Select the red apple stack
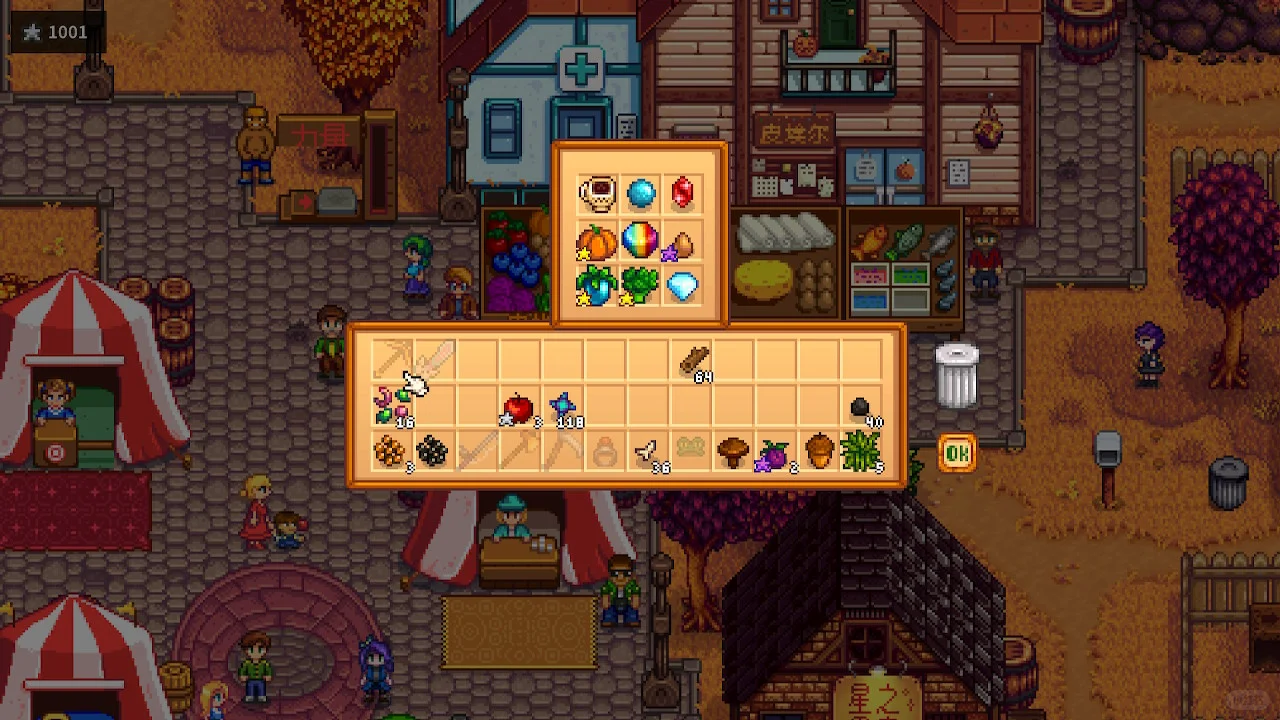The image size is (1280, 720). (518, 407)
